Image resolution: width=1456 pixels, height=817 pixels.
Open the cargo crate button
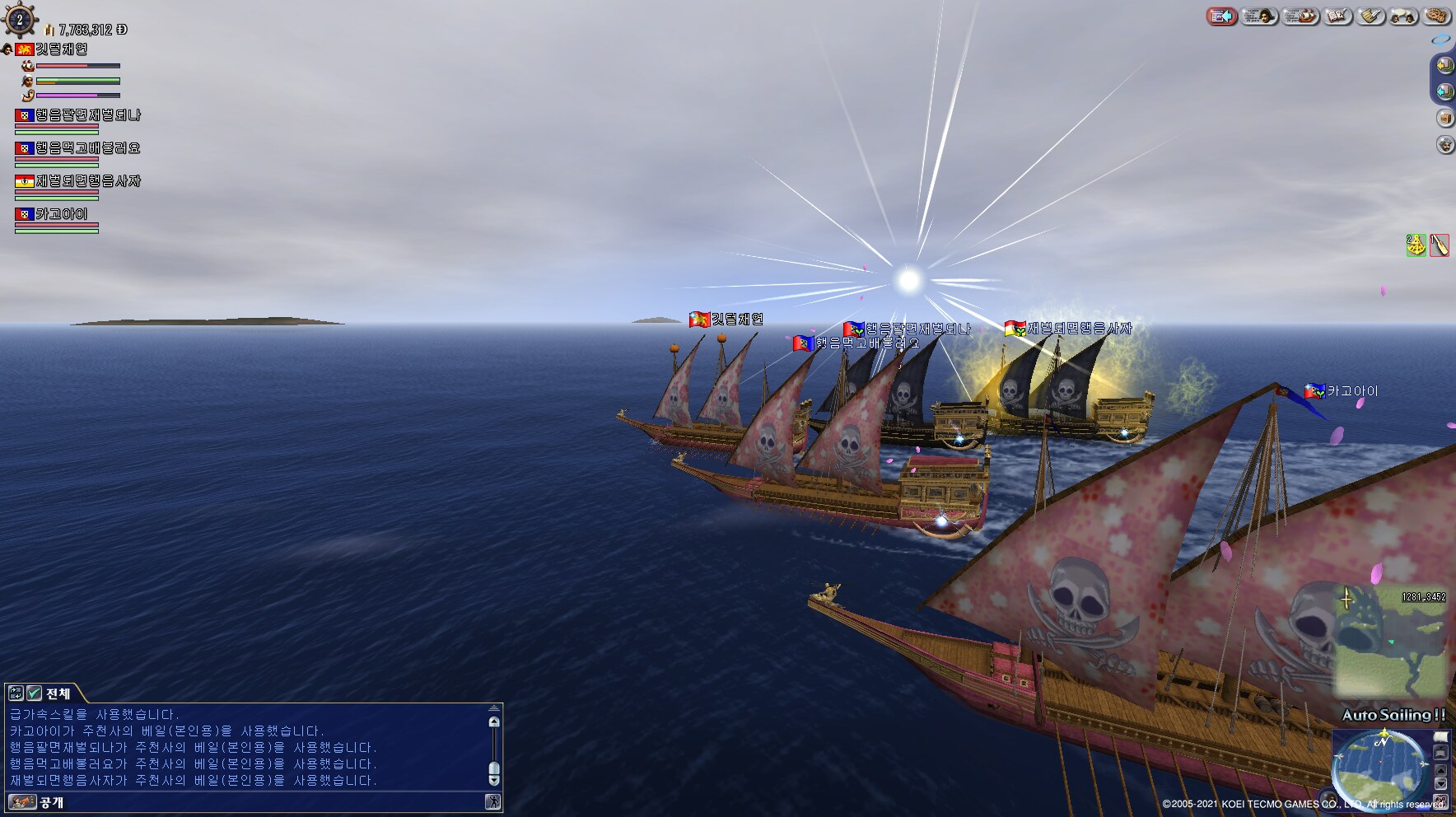(x=1444, y=118)
